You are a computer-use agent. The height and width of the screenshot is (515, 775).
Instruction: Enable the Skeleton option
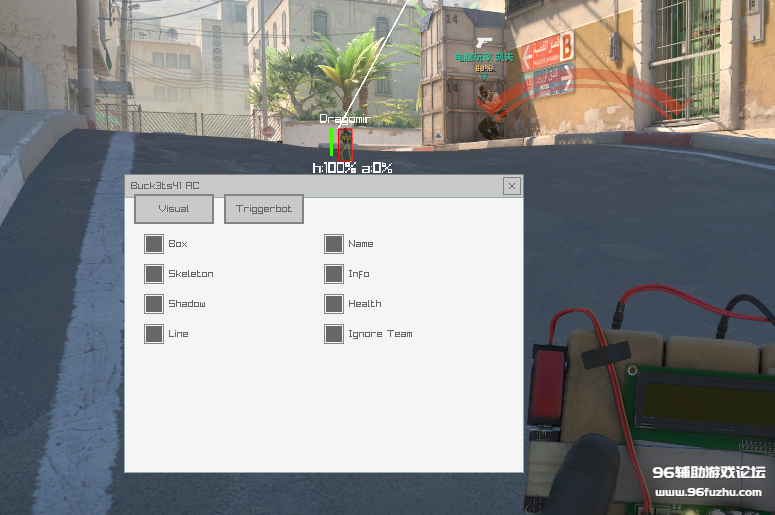[x=154, y=274]
